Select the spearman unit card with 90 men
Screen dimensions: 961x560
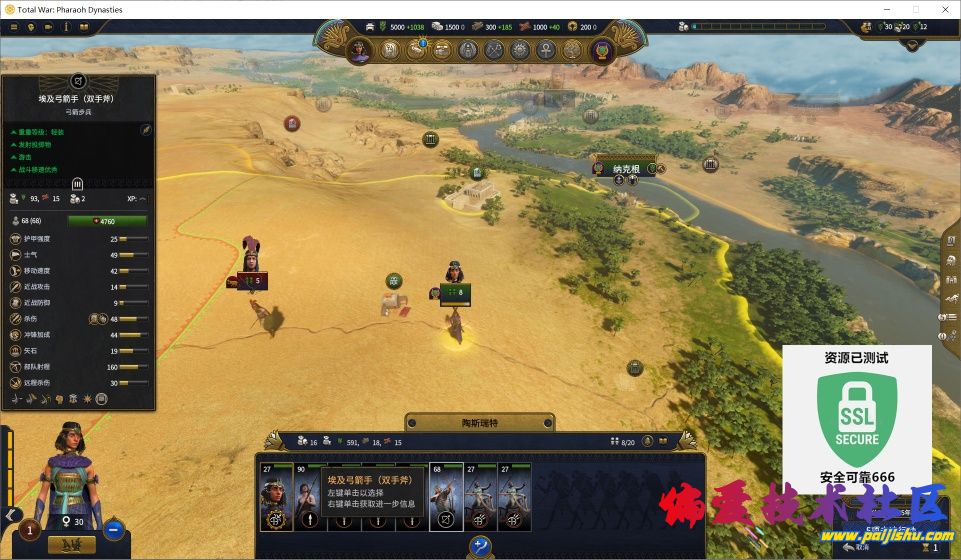point(307,496)
